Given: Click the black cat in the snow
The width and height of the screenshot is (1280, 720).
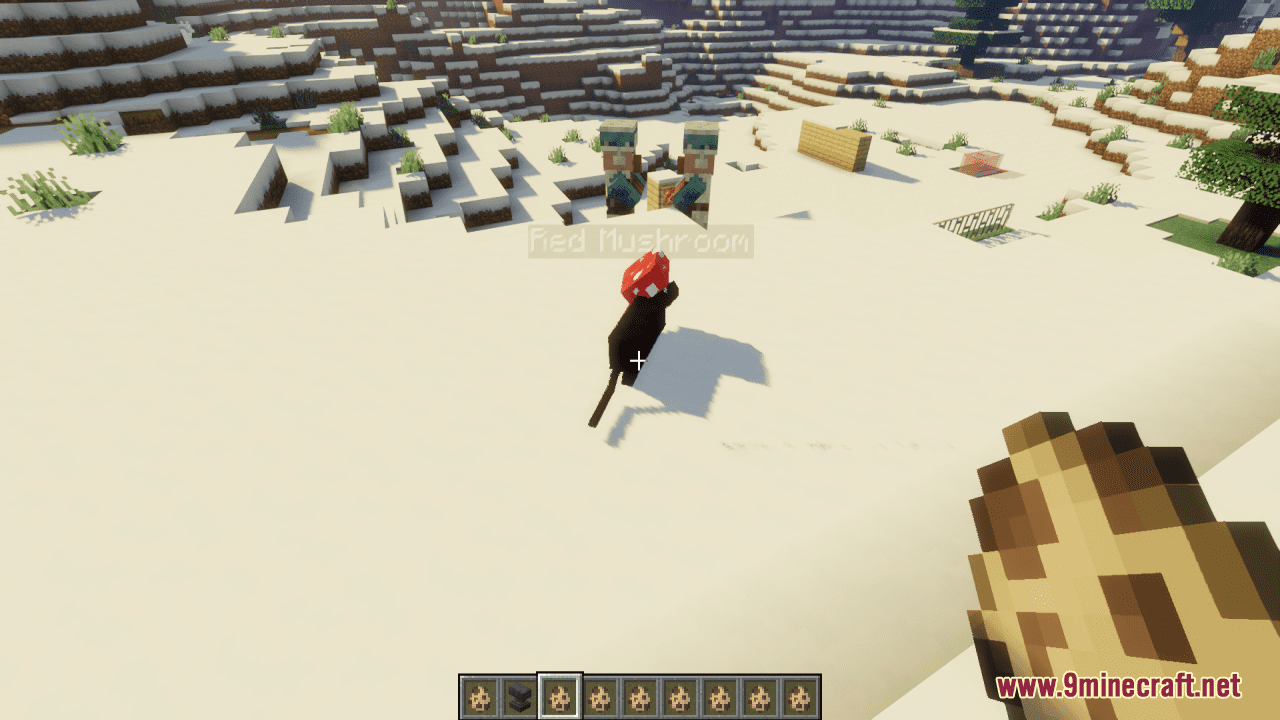Looking at the screenshot, I should tap(640, 335).
